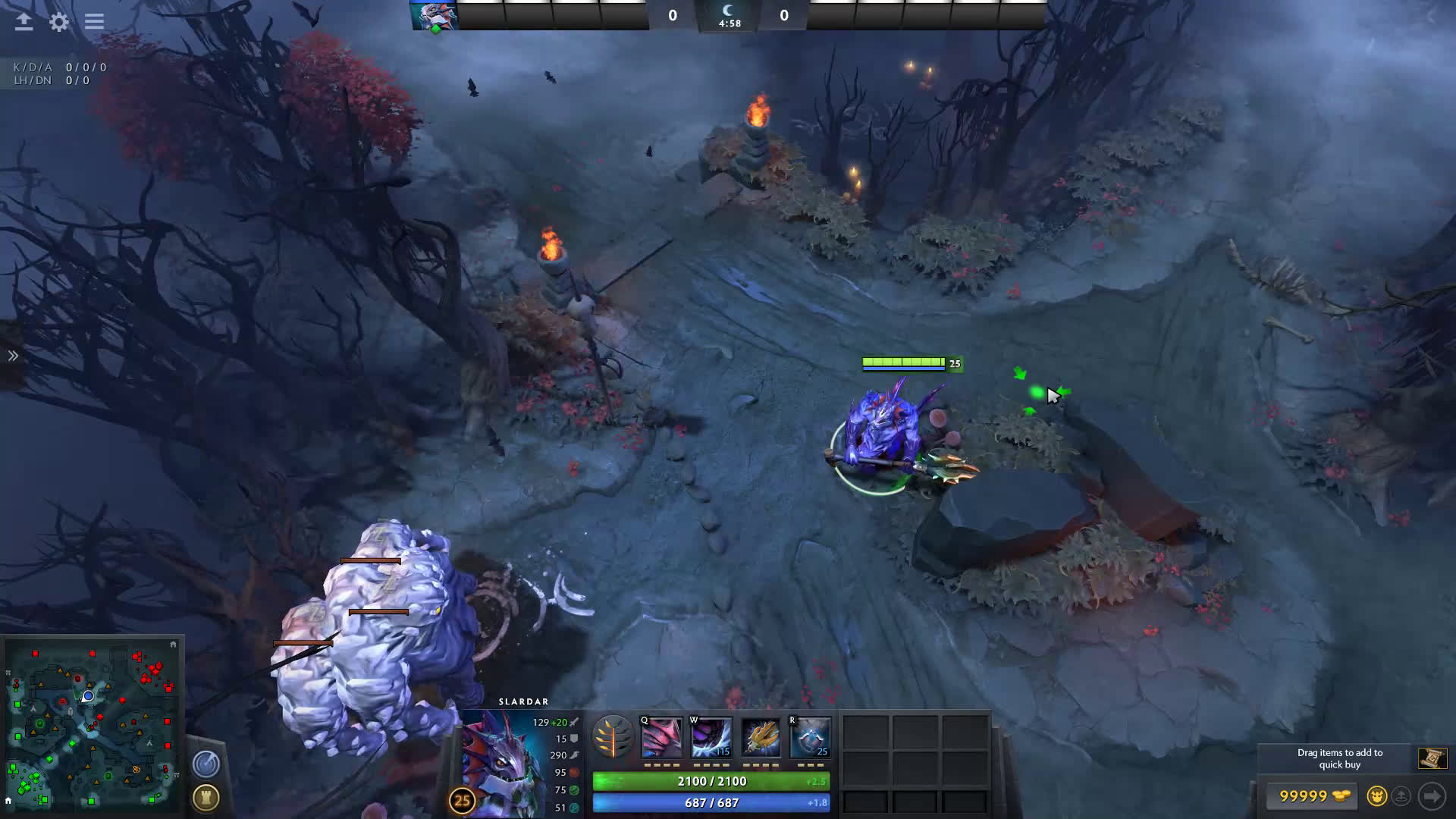Screen dimensions: 1456x819
Task: Cast the W ability Slithereen Crush
Action: [711, 737]
